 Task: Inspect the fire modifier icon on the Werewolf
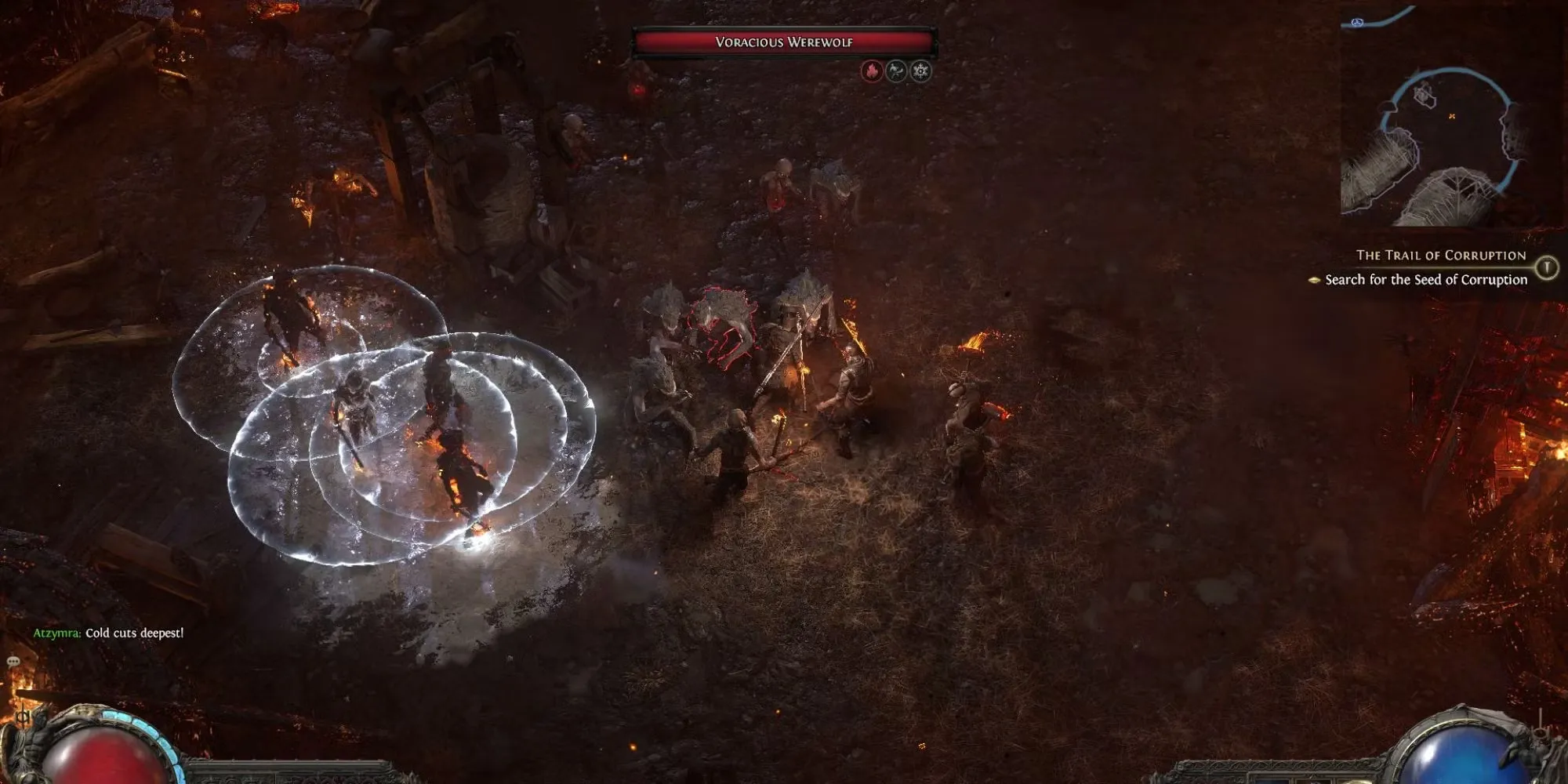pyautogui.click(x=872, y=72)
